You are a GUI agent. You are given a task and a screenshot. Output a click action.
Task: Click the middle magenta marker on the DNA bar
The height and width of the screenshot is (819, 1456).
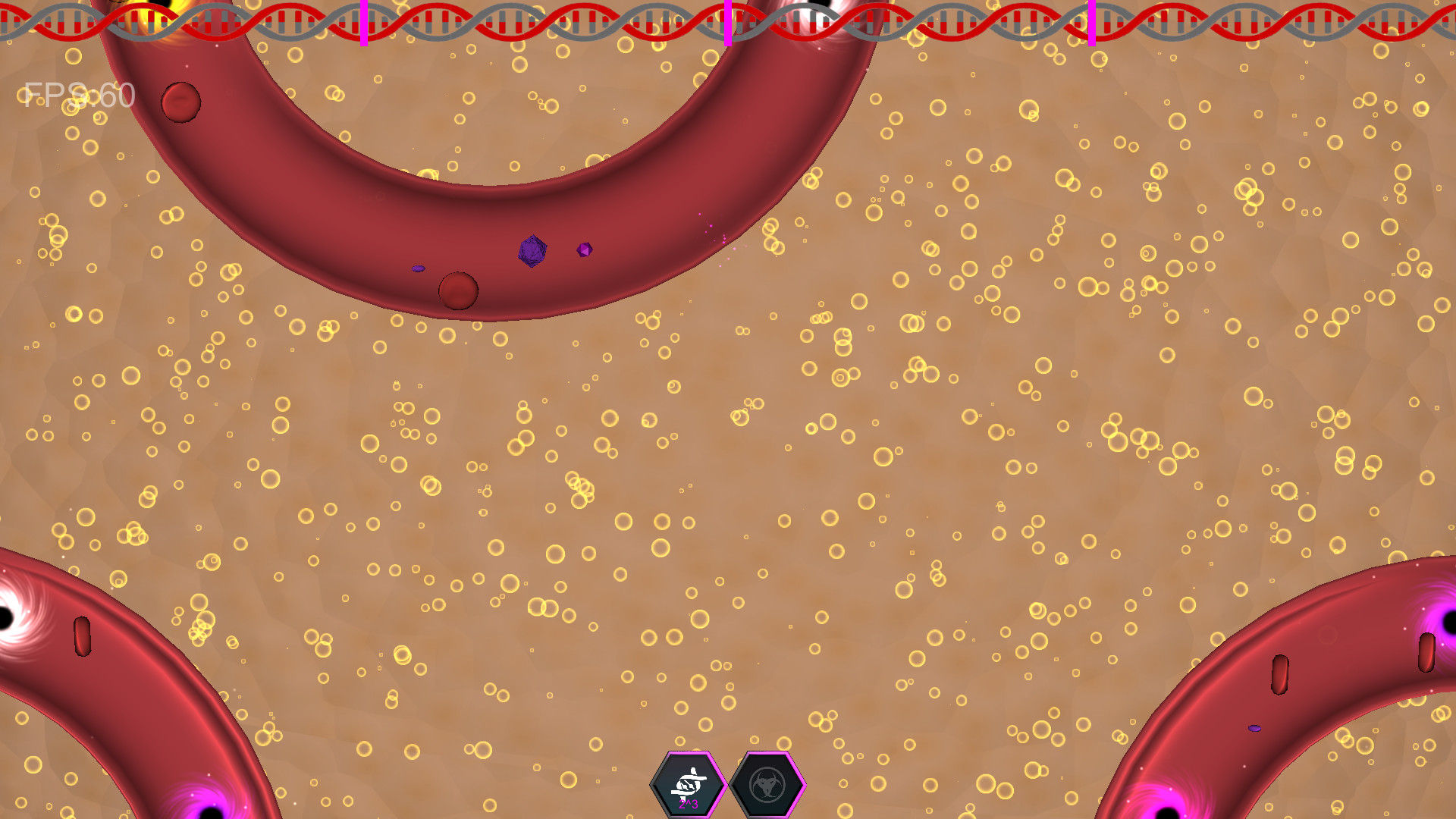point(726,23)
